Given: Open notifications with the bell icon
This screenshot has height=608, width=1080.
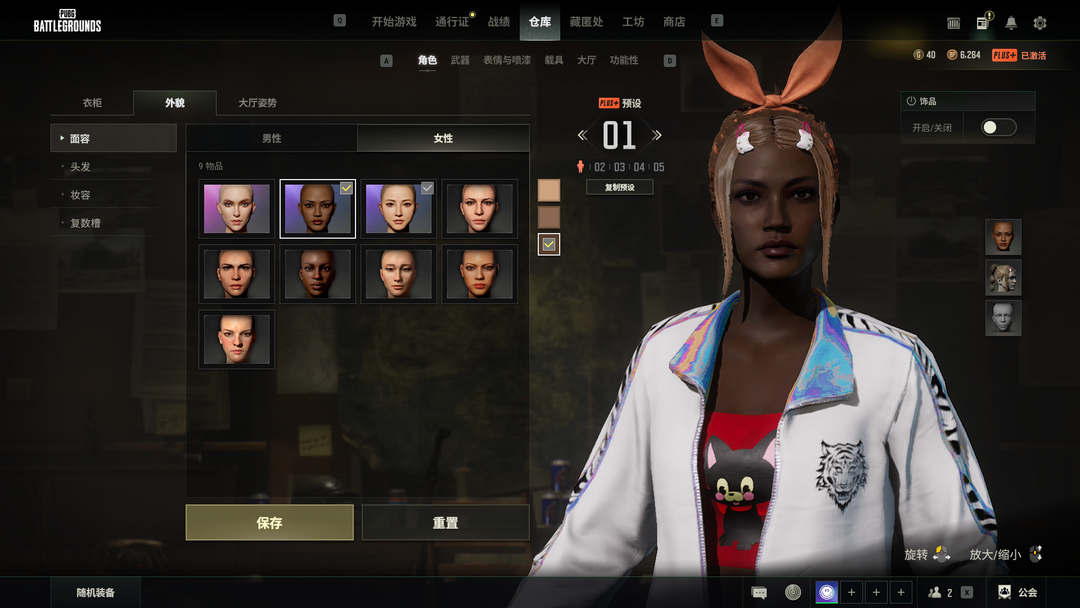Looking at the screenshot, I should [1011, 23].
